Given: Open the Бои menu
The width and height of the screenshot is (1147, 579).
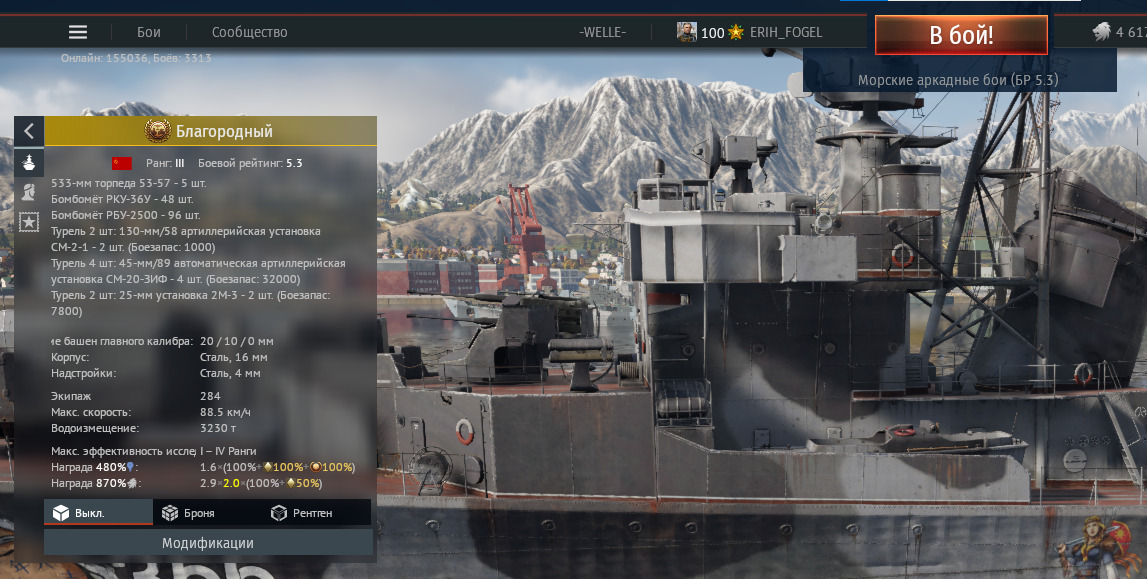Looking at the screenshot, I should coord(149,32).
